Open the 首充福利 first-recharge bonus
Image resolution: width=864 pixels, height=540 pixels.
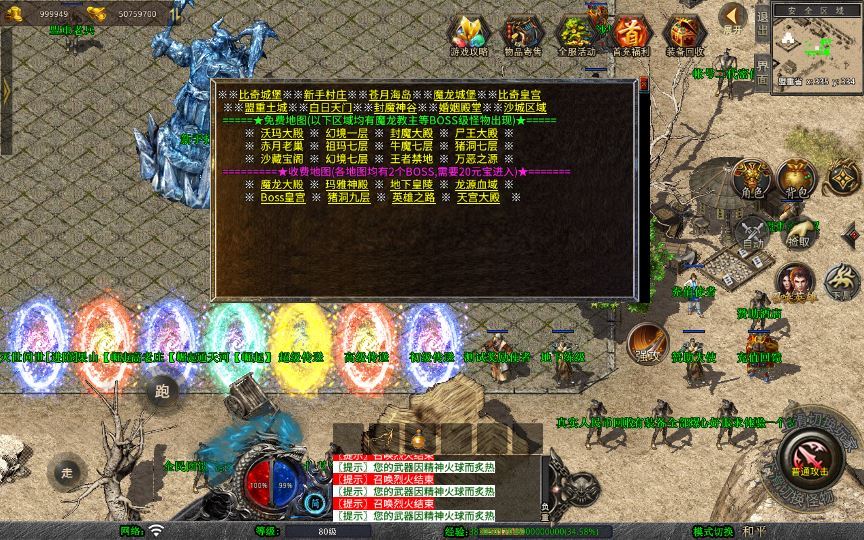(x=630, y=36)
